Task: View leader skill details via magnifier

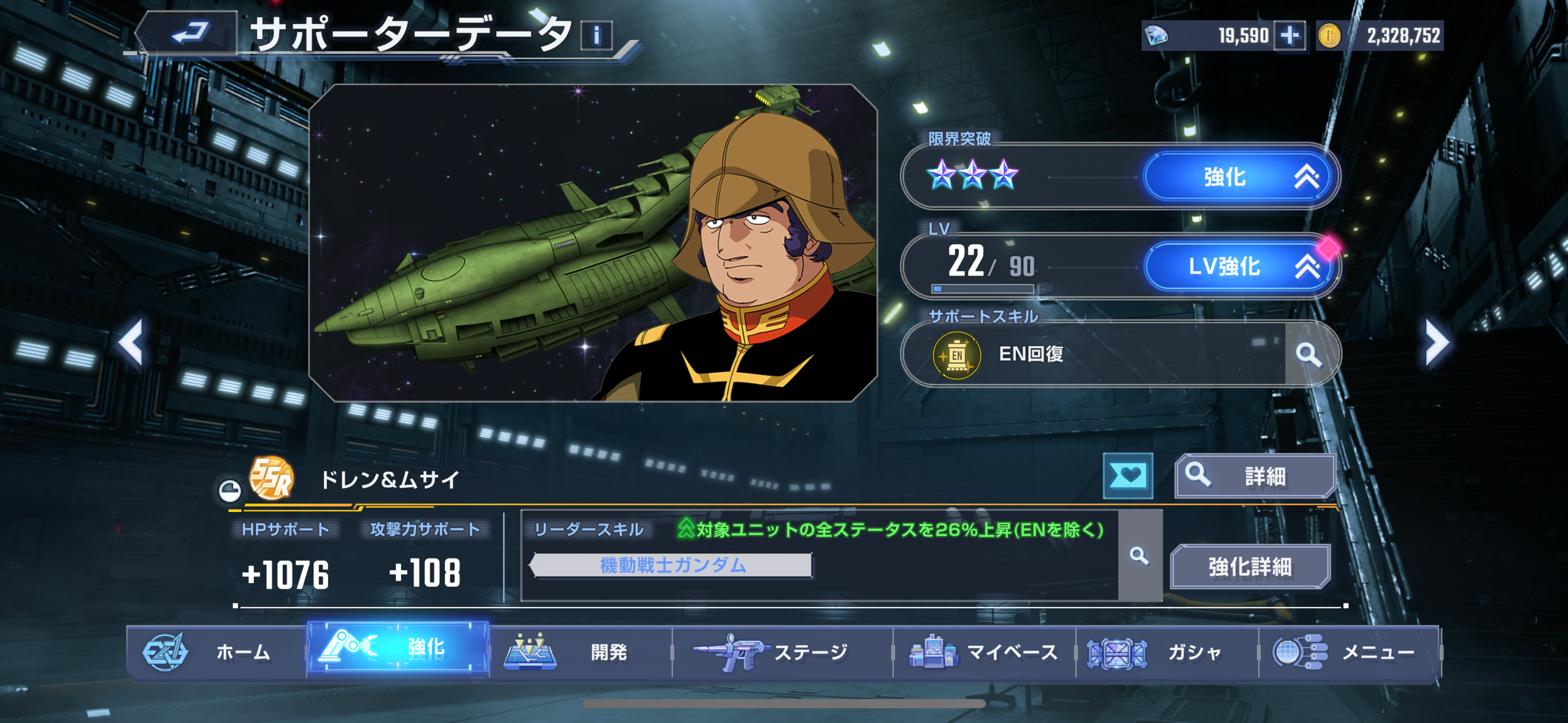Action: click(1139, 556)
